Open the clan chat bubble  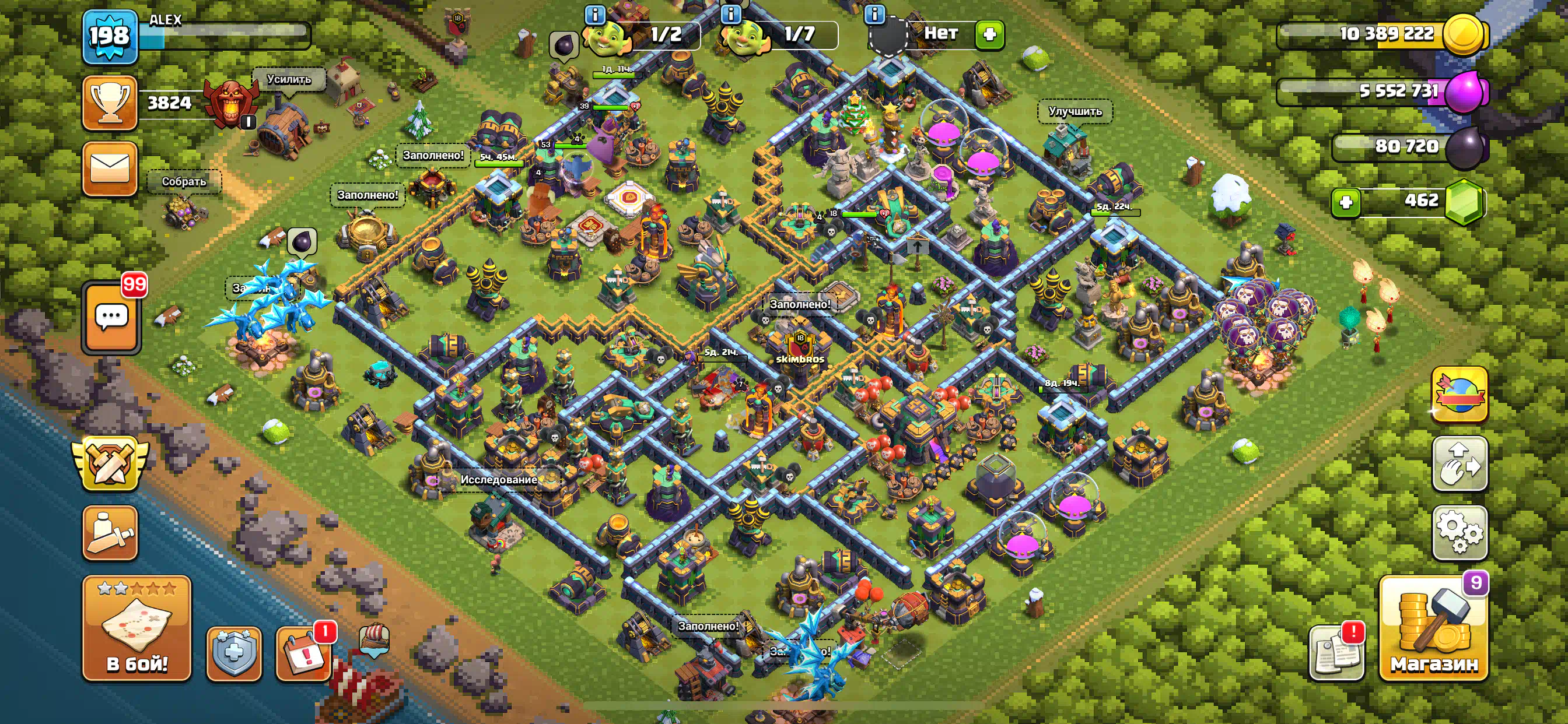click(x=111, y=318)
